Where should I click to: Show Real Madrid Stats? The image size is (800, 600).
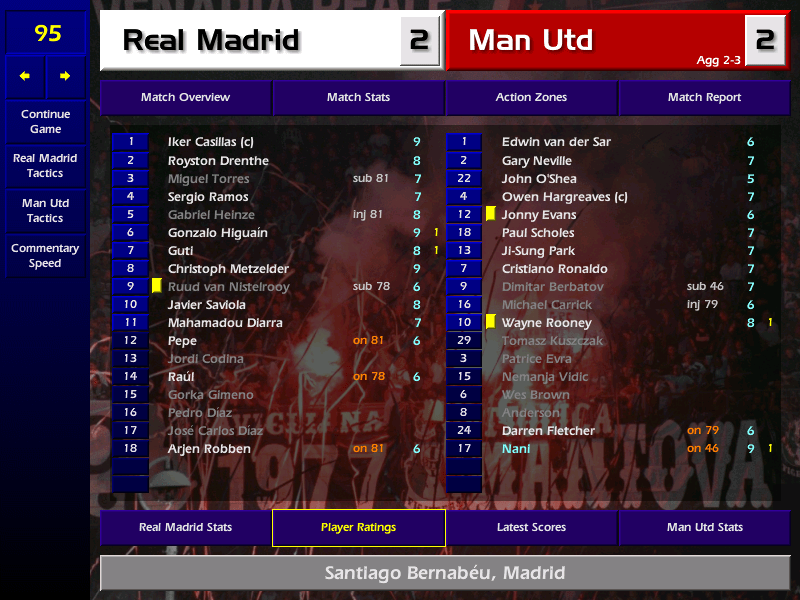185,528
